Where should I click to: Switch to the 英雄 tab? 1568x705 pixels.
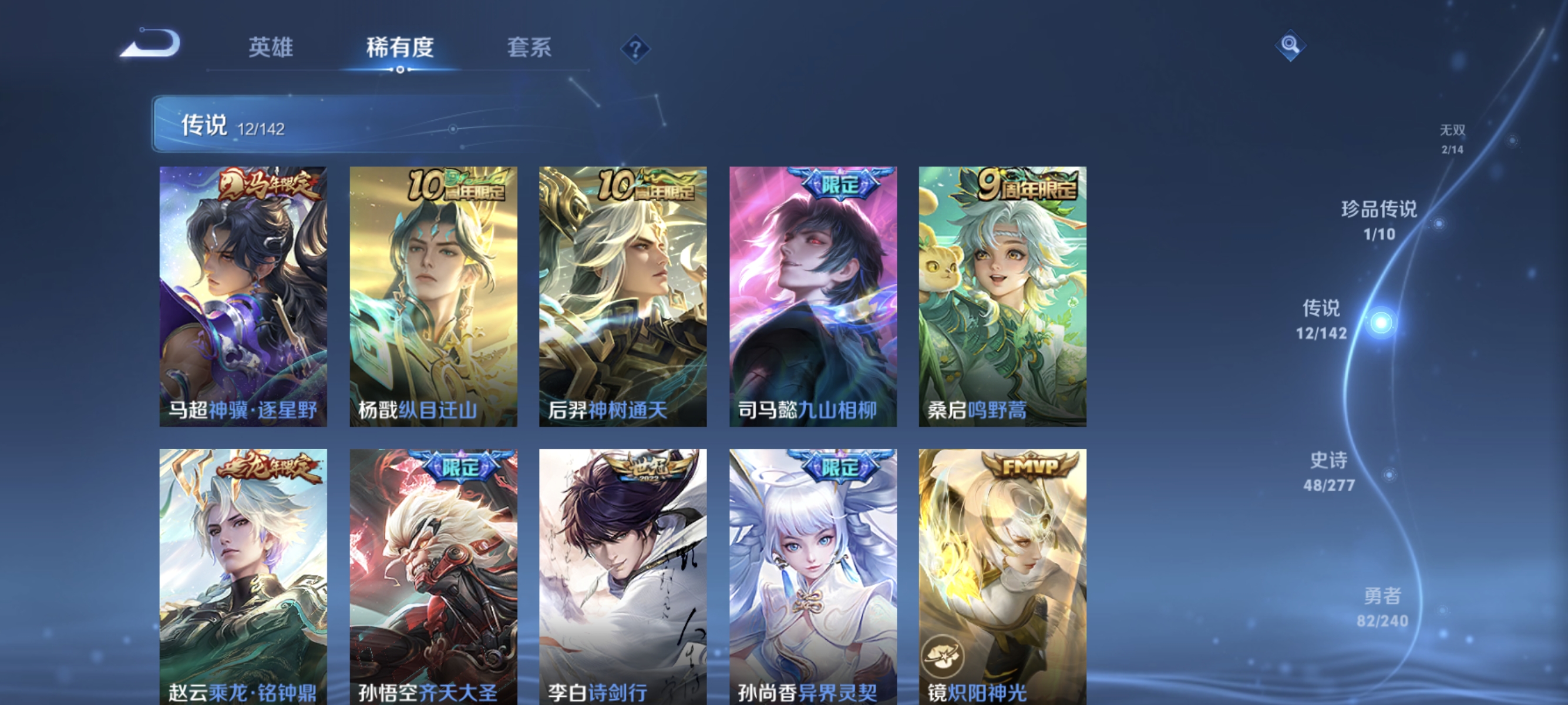coord(270,49)
